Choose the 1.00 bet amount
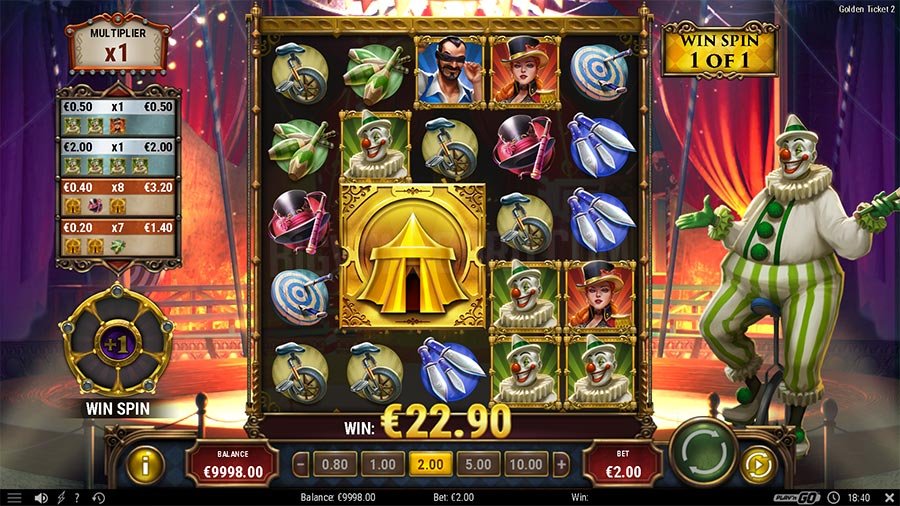The image size is (900, 506). (x=383, y=464)
